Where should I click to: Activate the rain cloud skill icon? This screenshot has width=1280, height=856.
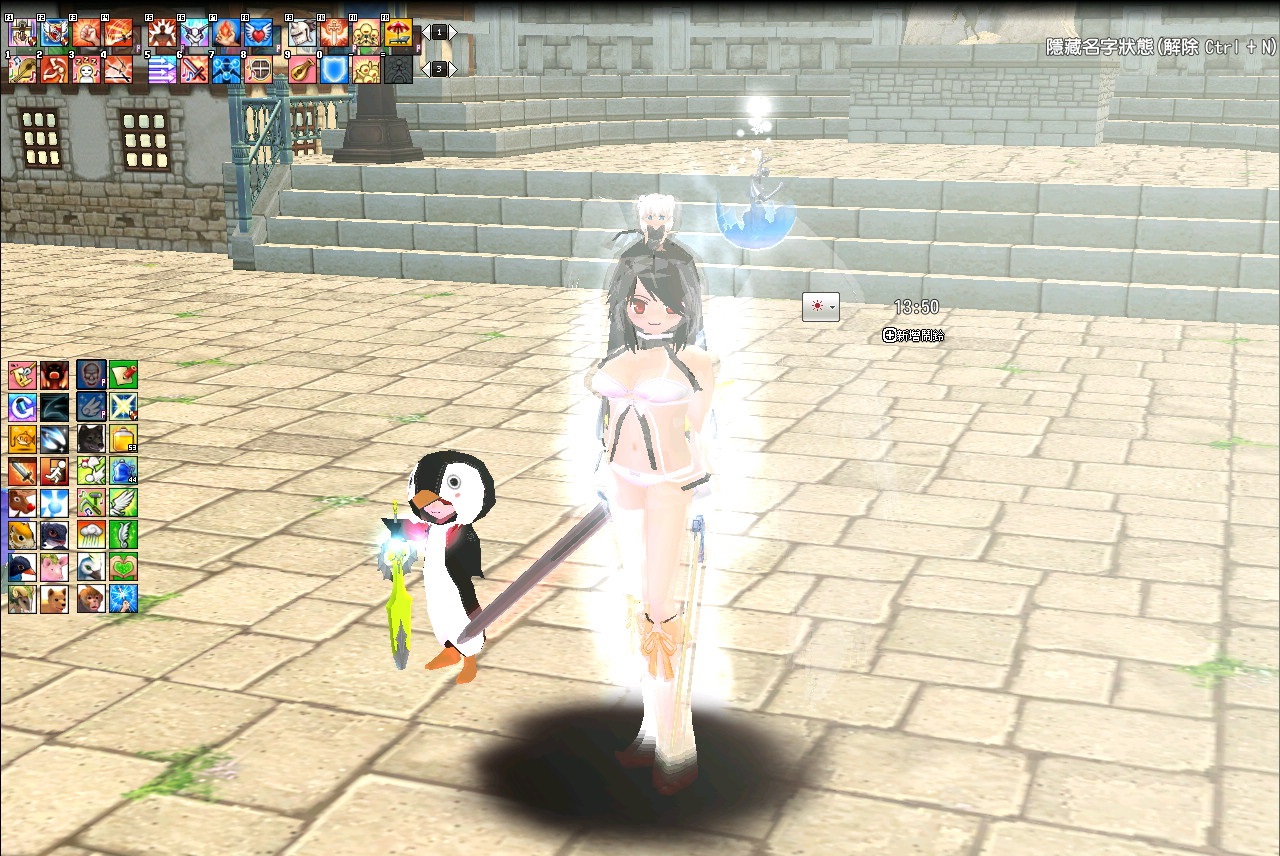coord(91,534)
